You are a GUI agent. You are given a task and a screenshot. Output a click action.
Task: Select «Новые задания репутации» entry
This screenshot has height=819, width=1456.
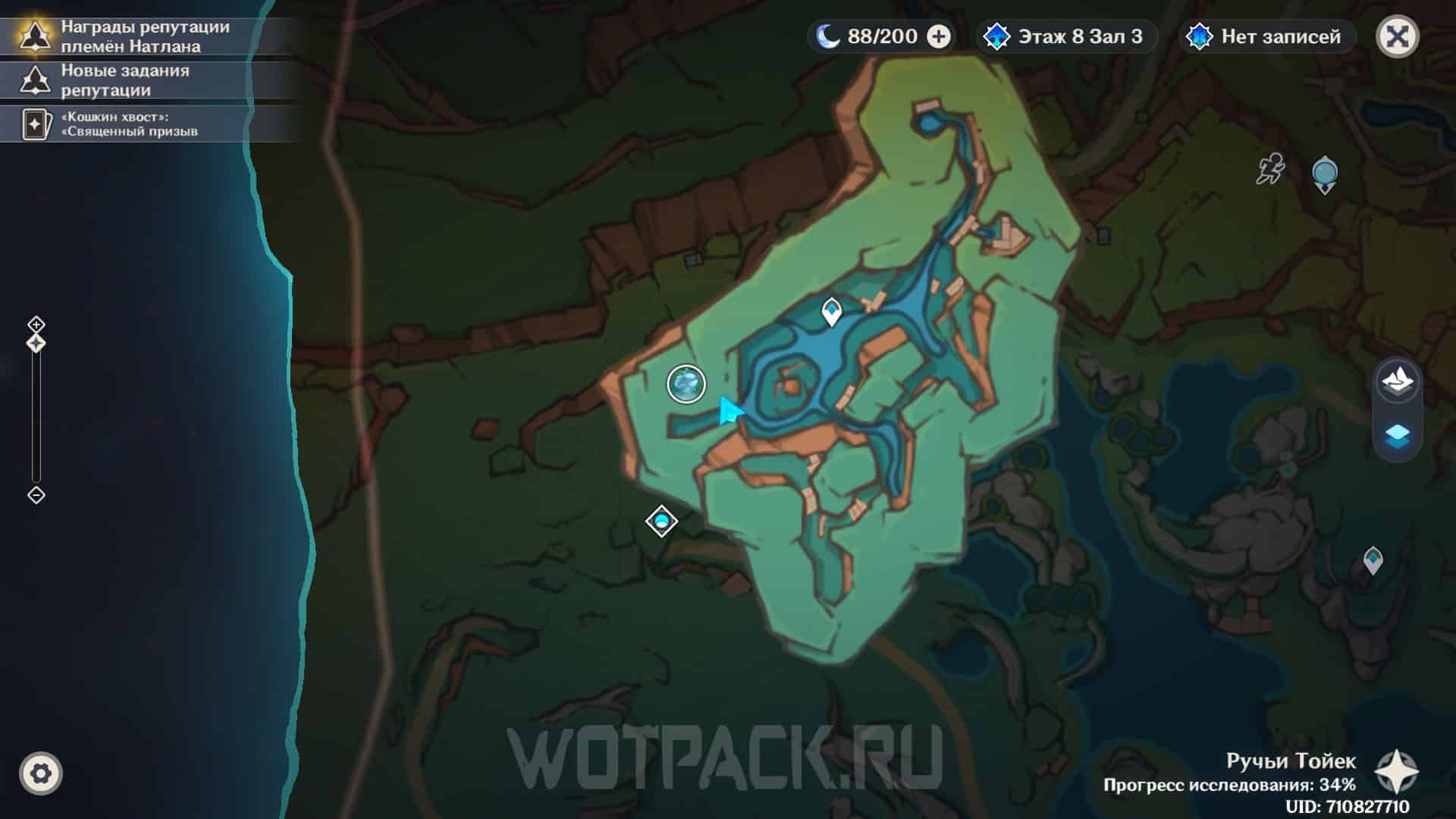pos(125,80)
